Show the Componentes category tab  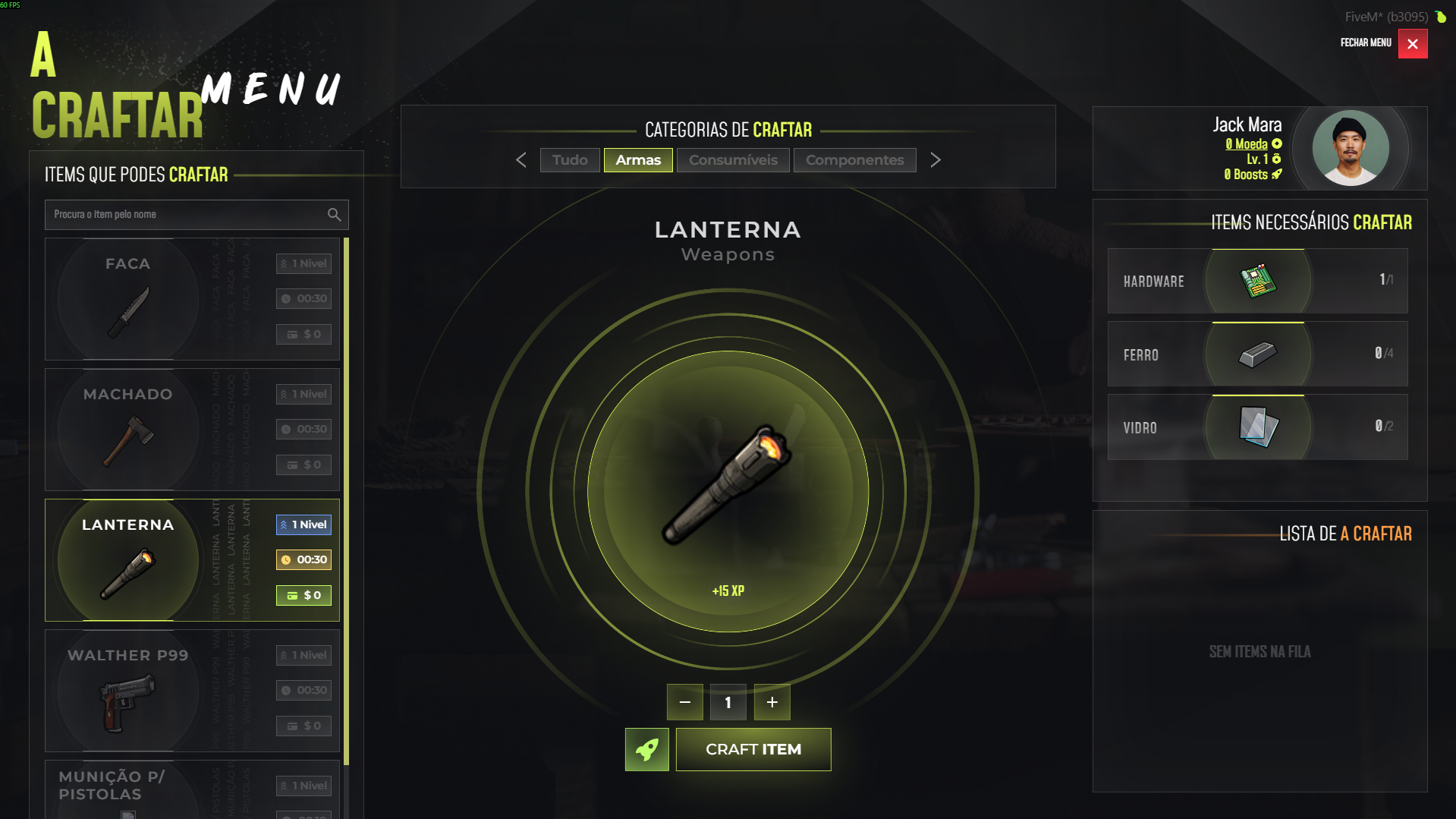coord(854,160)
